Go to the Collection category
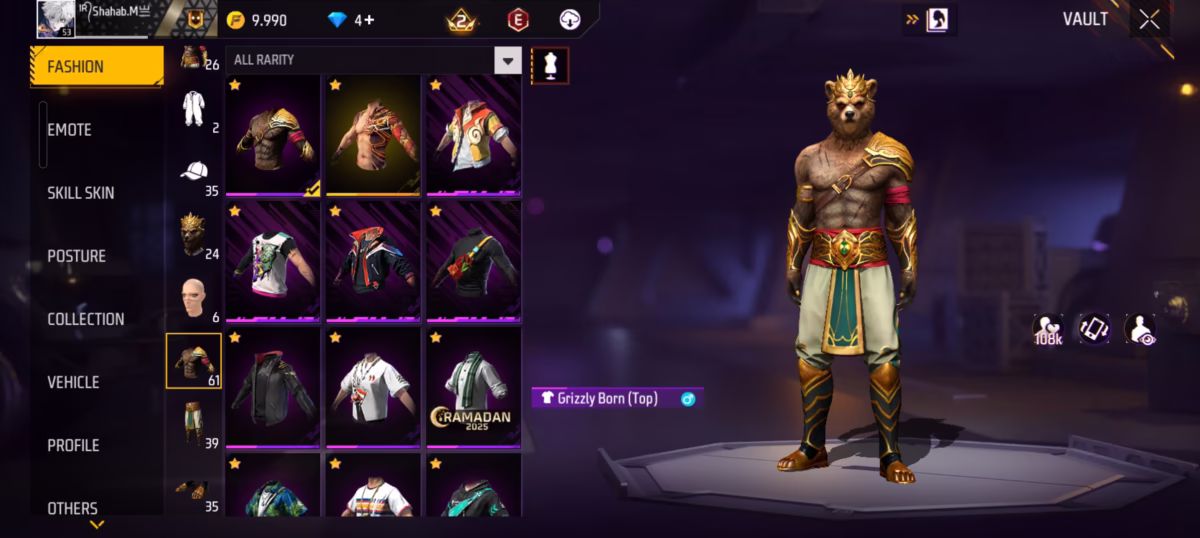The height and width of the screenshot is (538, 1200). pyautogui.click(x=86, y=319)
